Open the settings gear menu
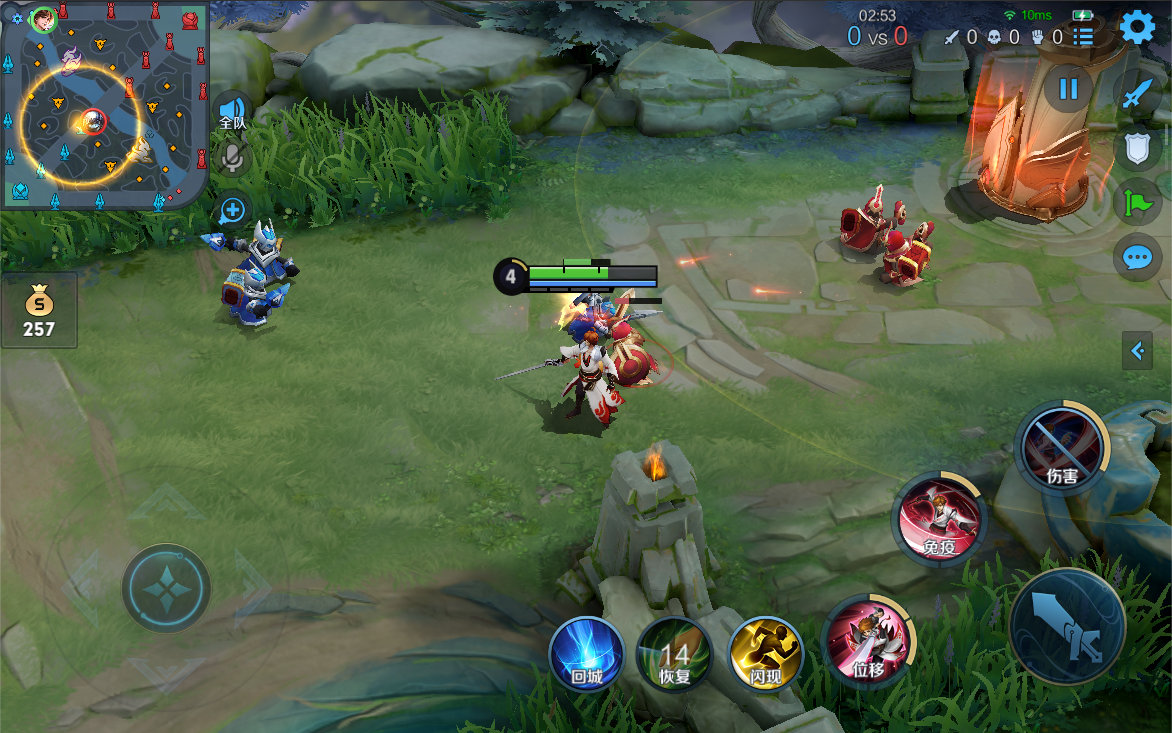The height and width of the screenshot is (733, 1172). (1137, 27)
